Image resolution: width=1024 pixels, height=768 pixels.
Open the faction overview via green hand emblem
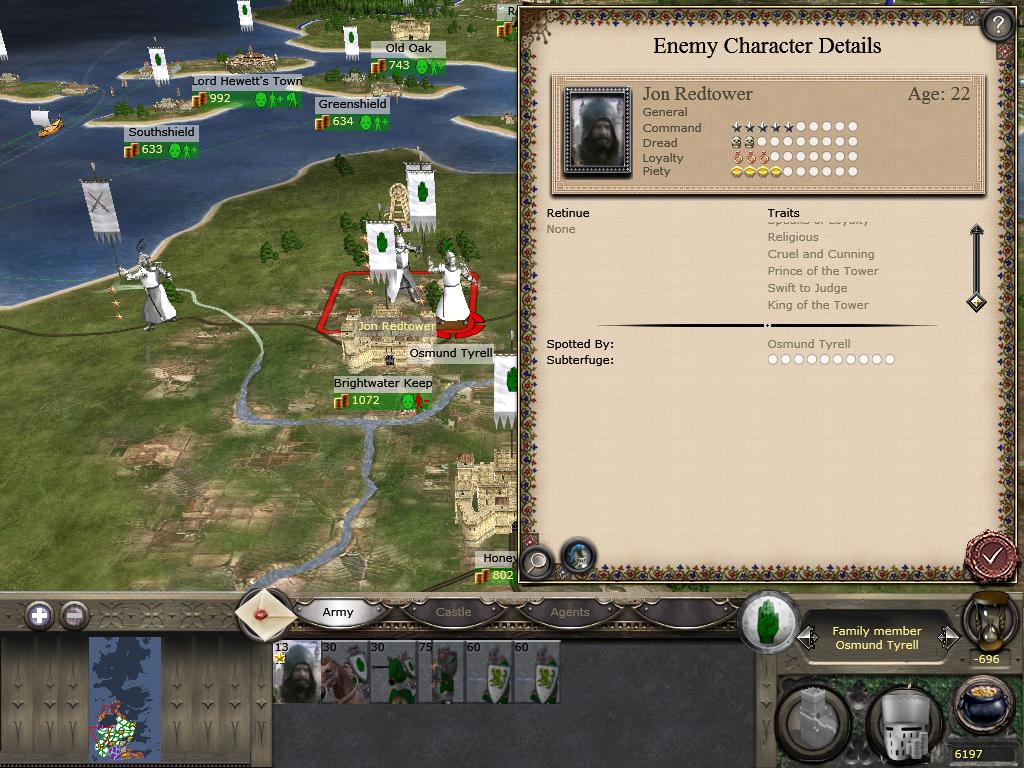click(x=768, y=620)
